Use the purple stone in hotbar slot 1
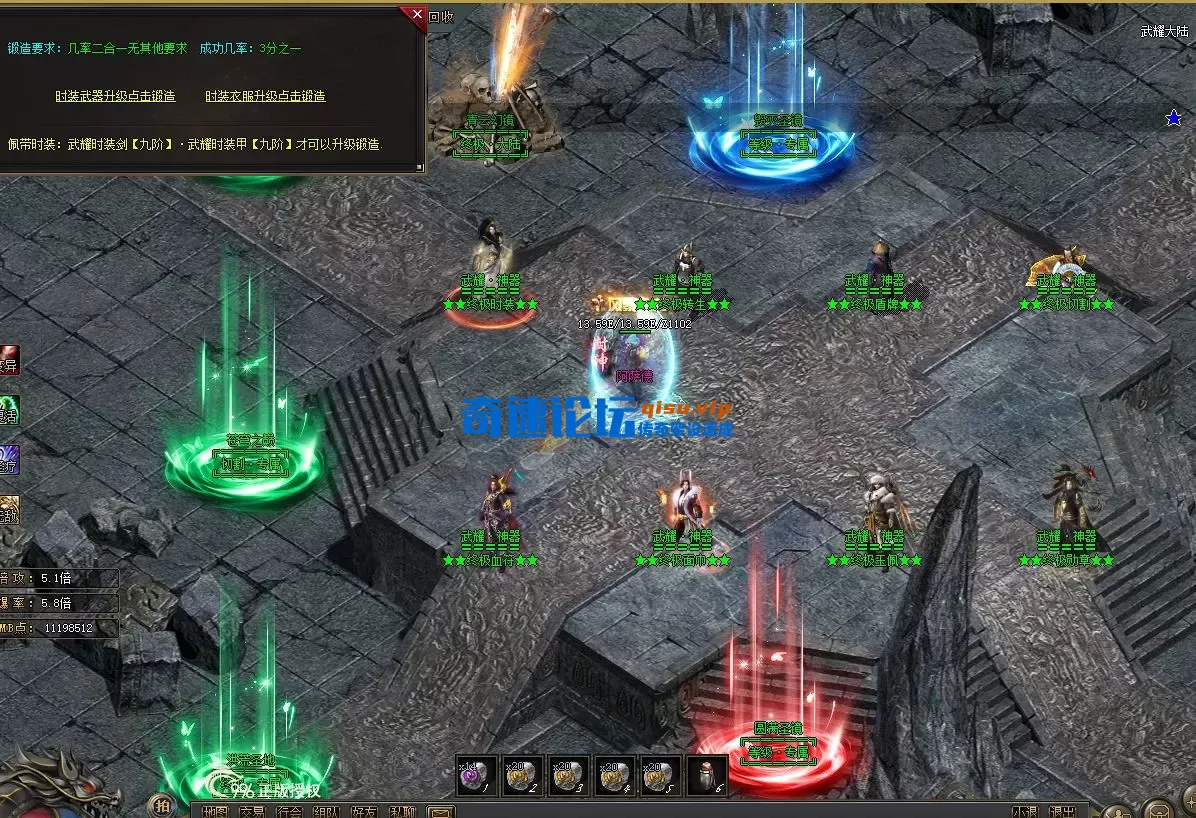 coord(476,776)
